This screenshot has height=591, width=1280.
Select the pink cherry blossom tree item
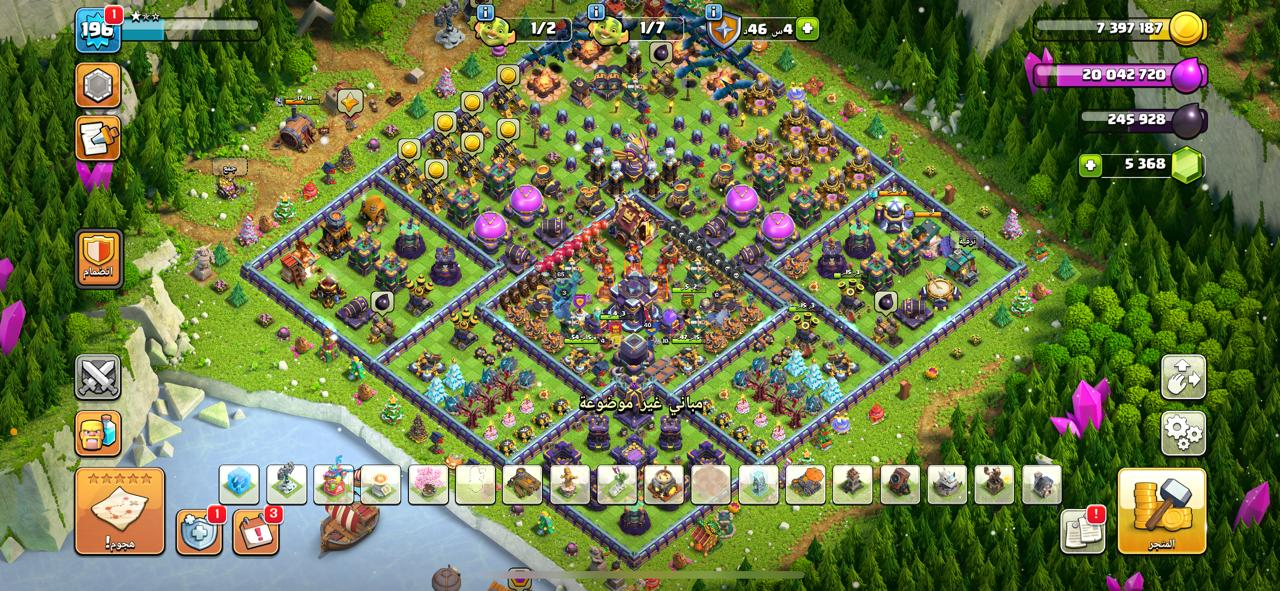pyautogui.click(x=428, y=485)
